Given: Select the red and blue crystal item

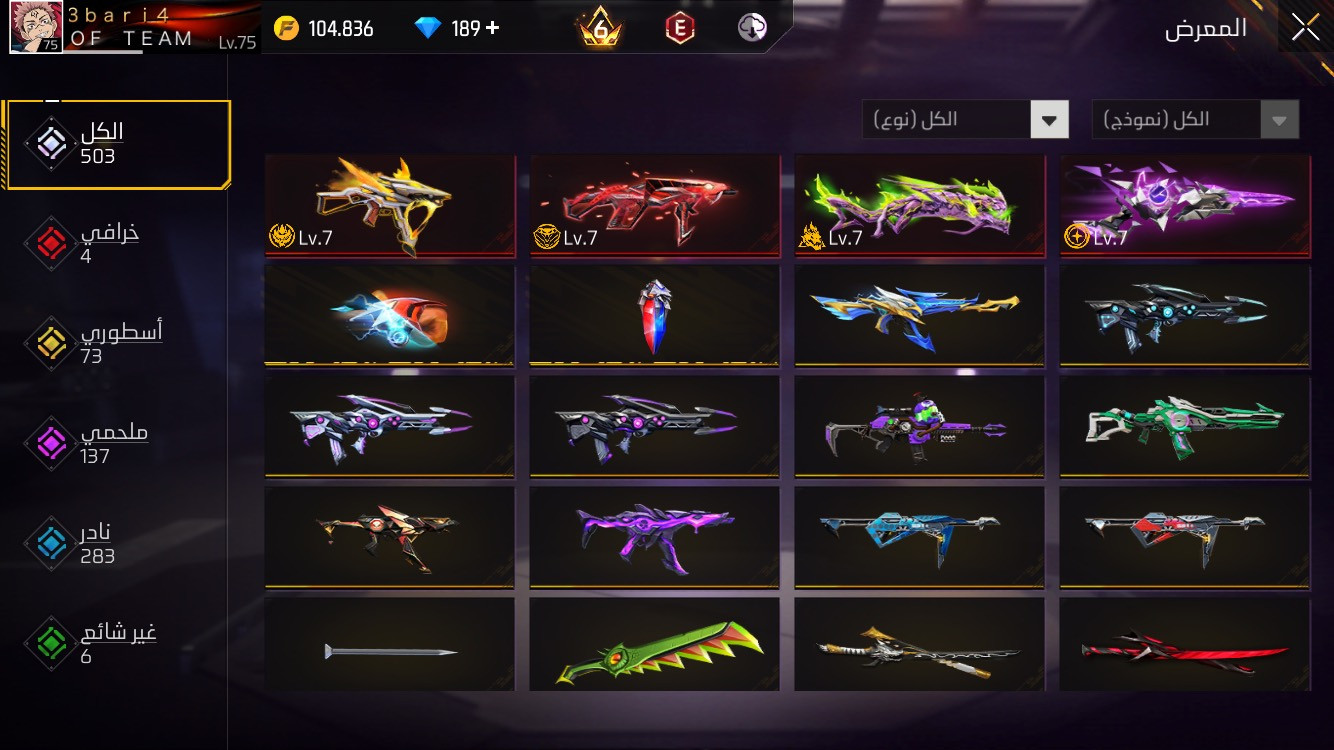Looking at the screenshot, I should click(x=655, y=315).
